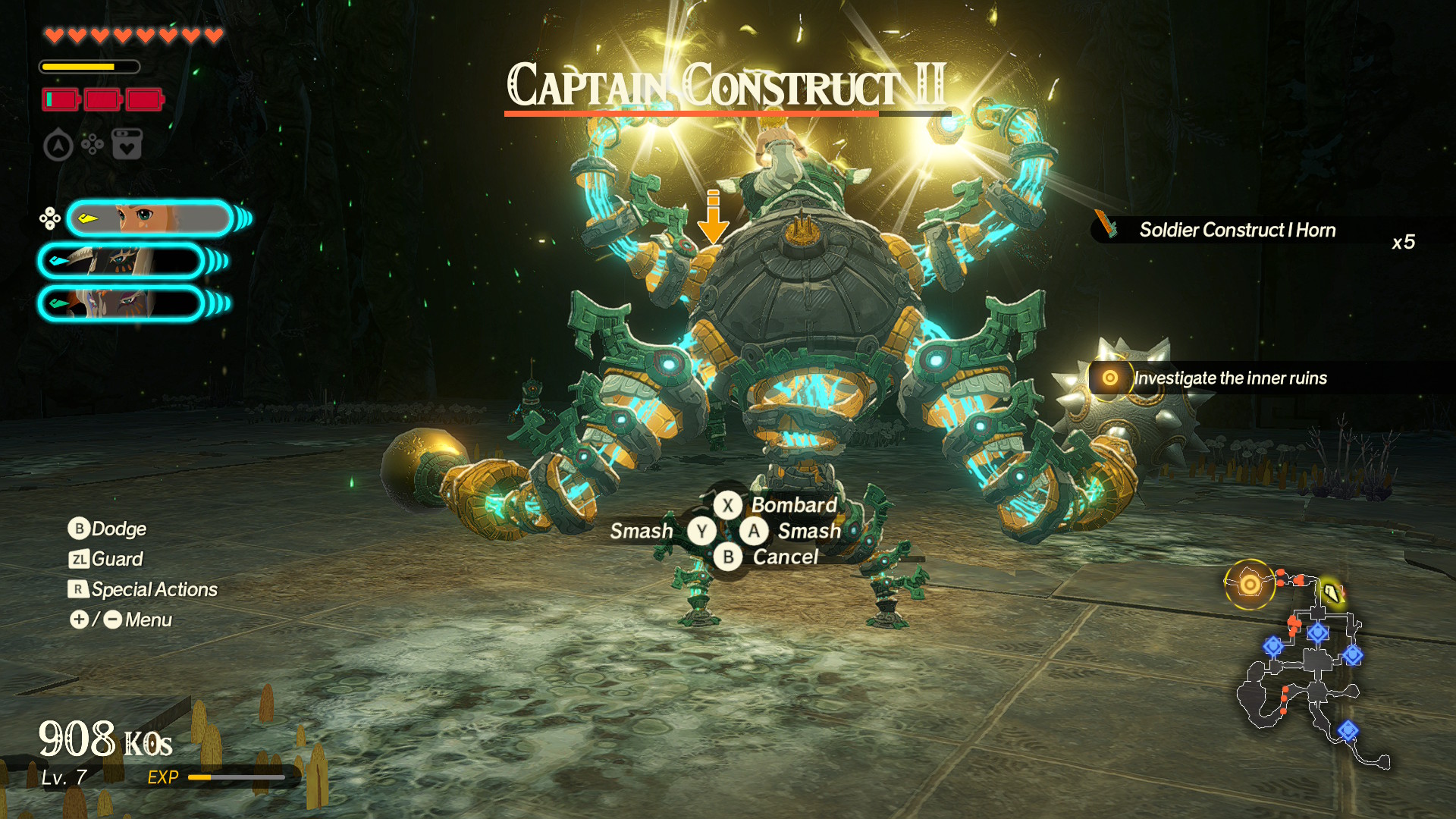Select the glowing objective marker on minimap

pos(1249,584)
